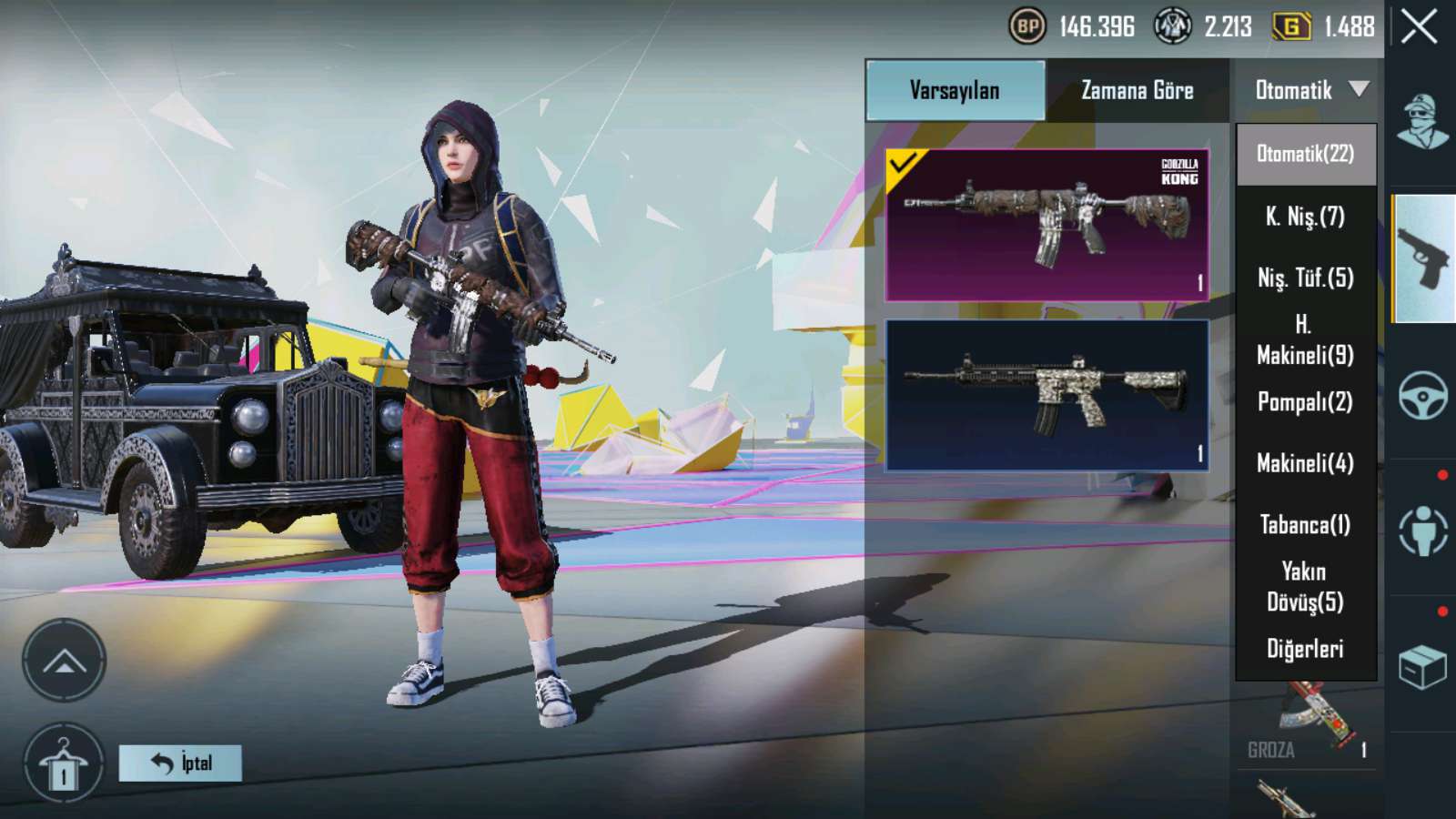Screen dimensions: 1456x819
Task: Pick the Makineli(4) category
Action: point(1305,463)
